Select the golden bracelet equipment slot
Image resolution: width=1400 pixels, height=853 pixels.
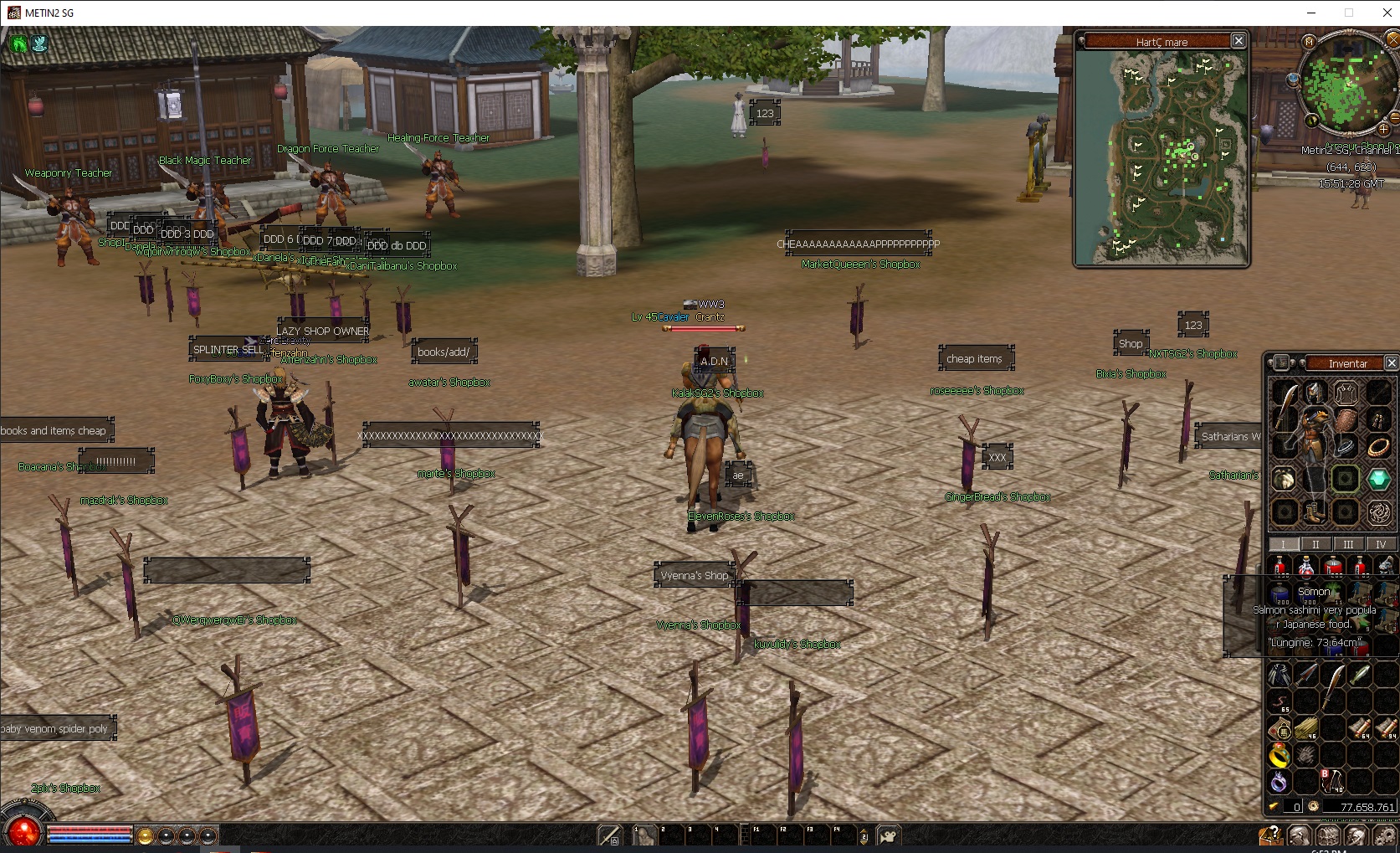1378,447
